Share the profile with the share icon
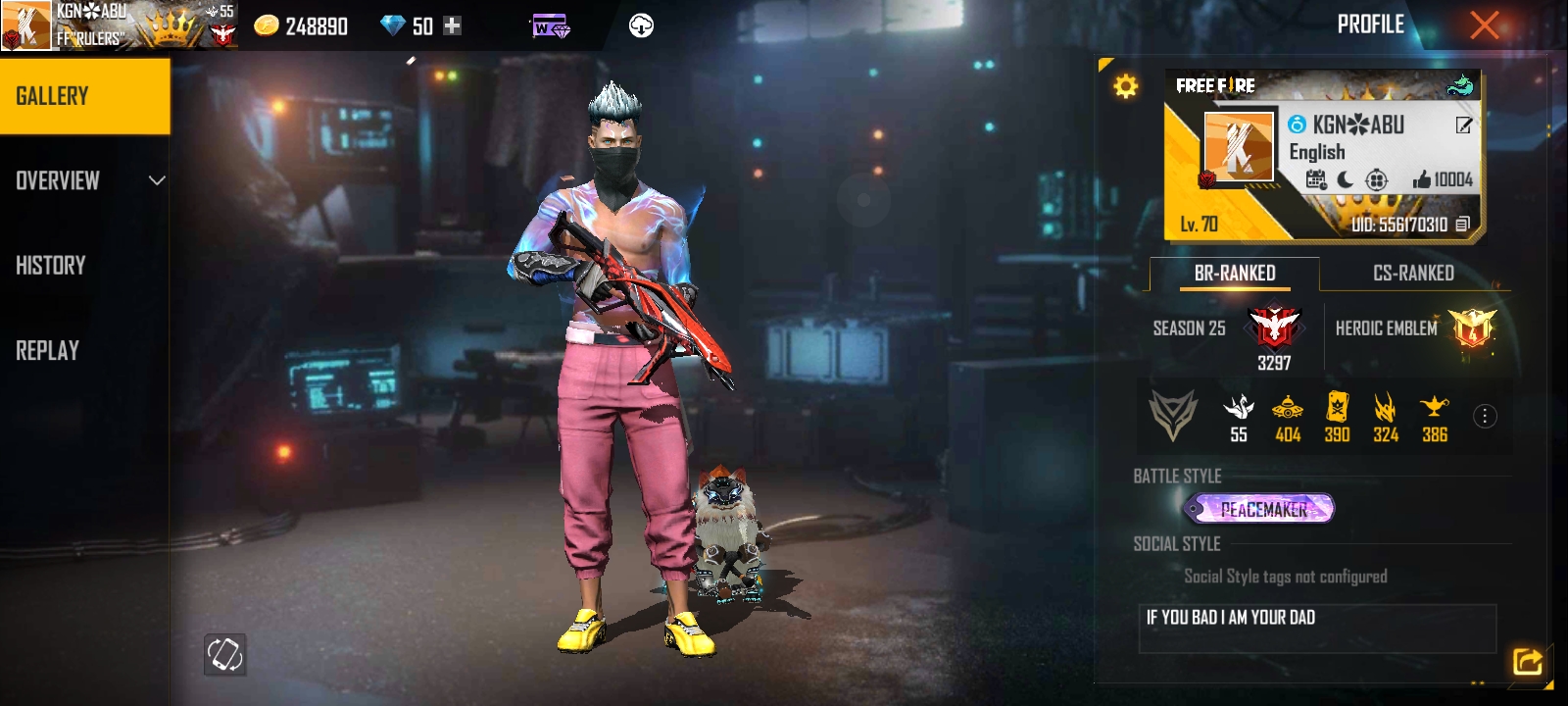 point(1527,662)
